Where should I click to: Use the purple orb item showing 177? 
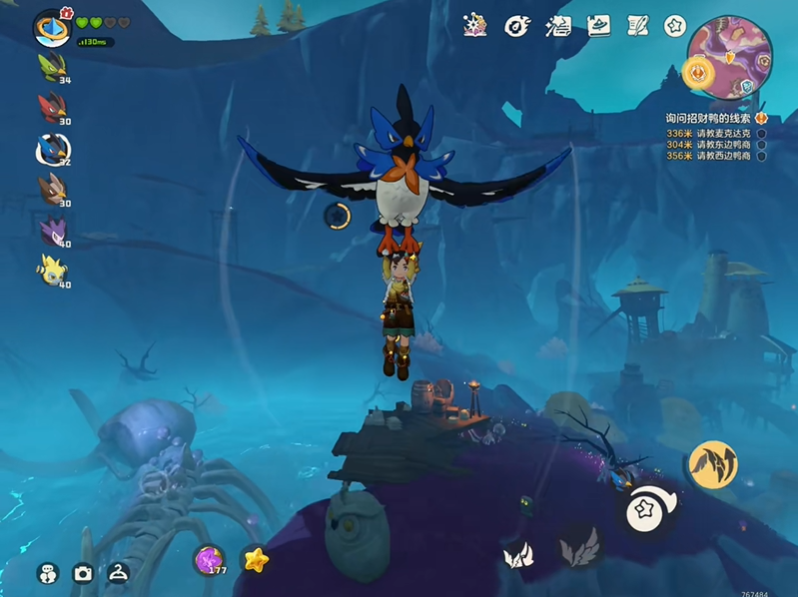pyautogui.click(x=209, y=560)
